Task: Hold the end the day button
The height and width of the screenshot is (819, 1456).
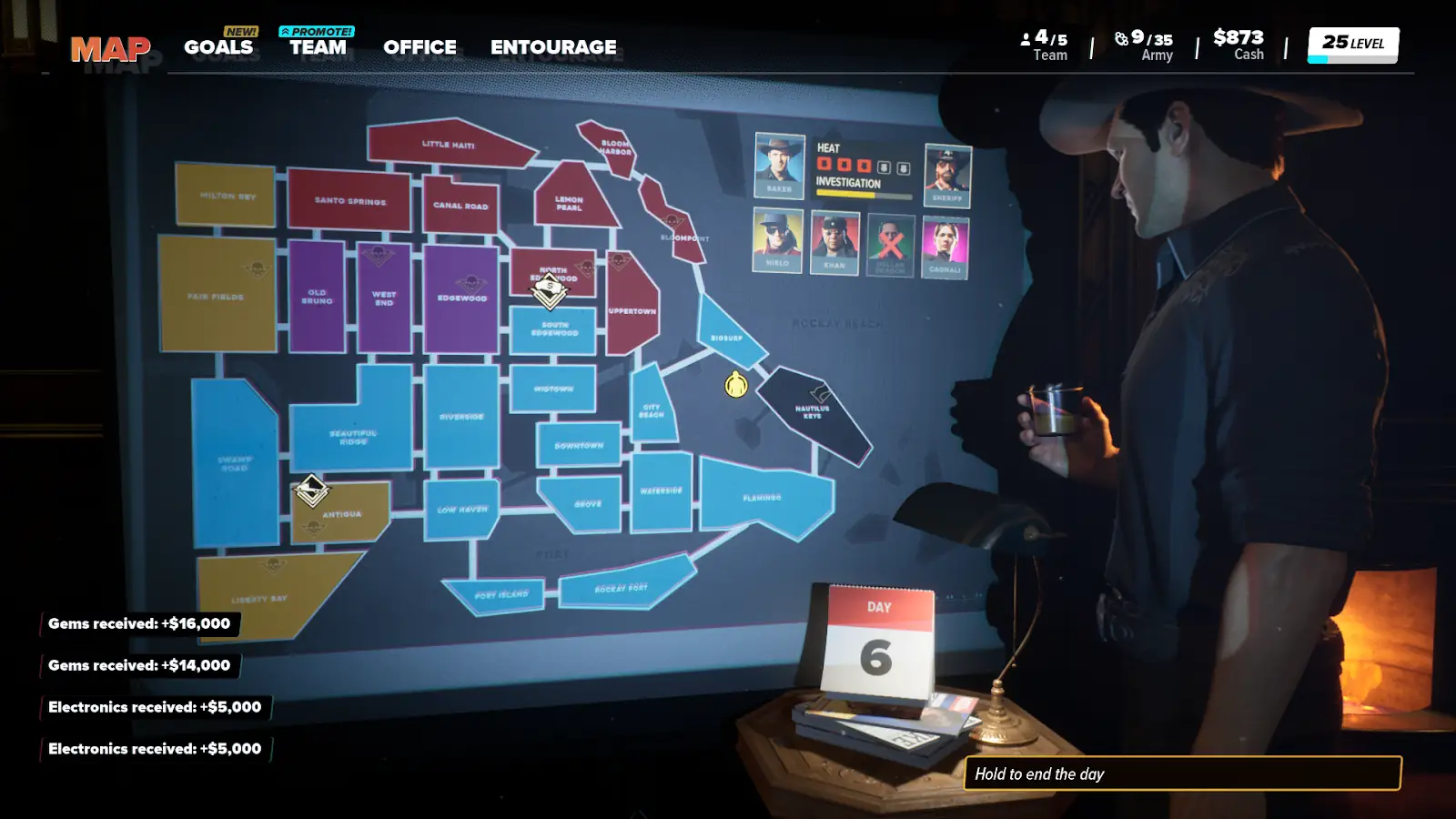Action: [1182, 773]
